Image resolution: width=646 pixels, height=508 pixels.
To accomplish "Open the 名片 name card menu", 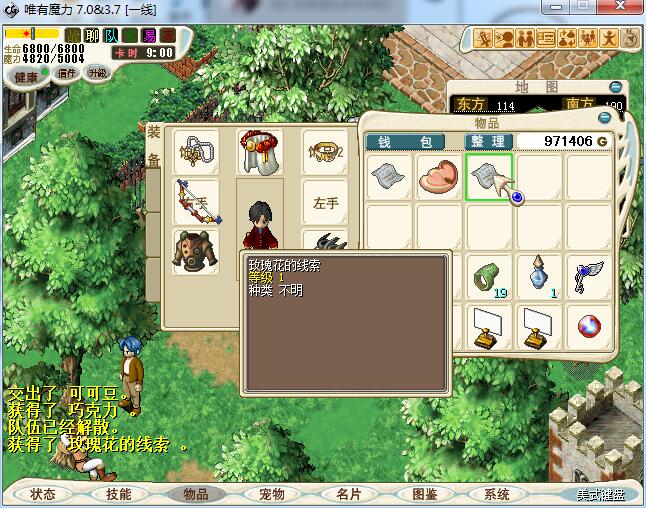I will click(348, 494).
